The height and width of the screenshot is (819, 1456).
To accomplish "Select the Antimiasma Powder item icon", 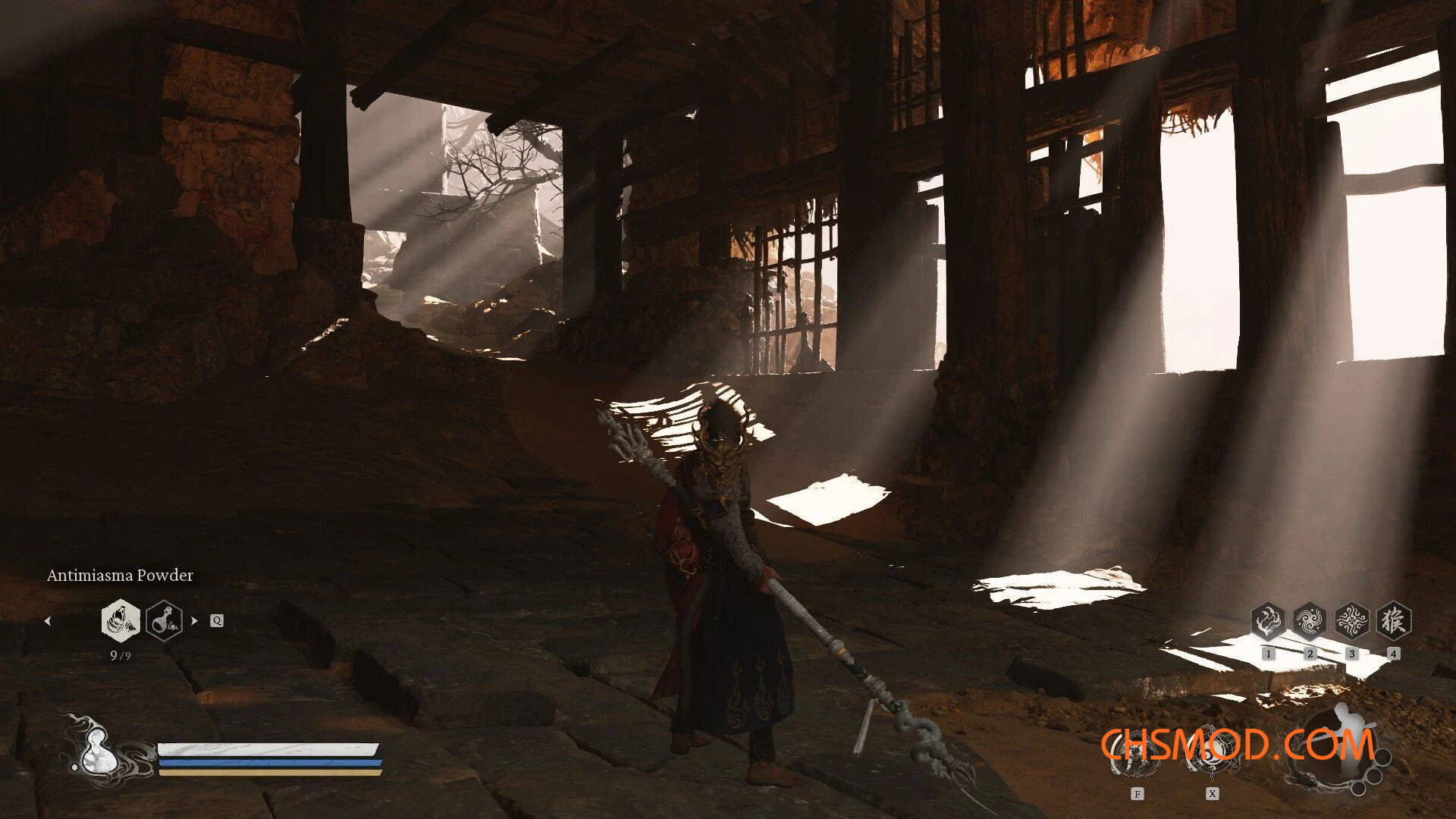I will pos(121,621).
